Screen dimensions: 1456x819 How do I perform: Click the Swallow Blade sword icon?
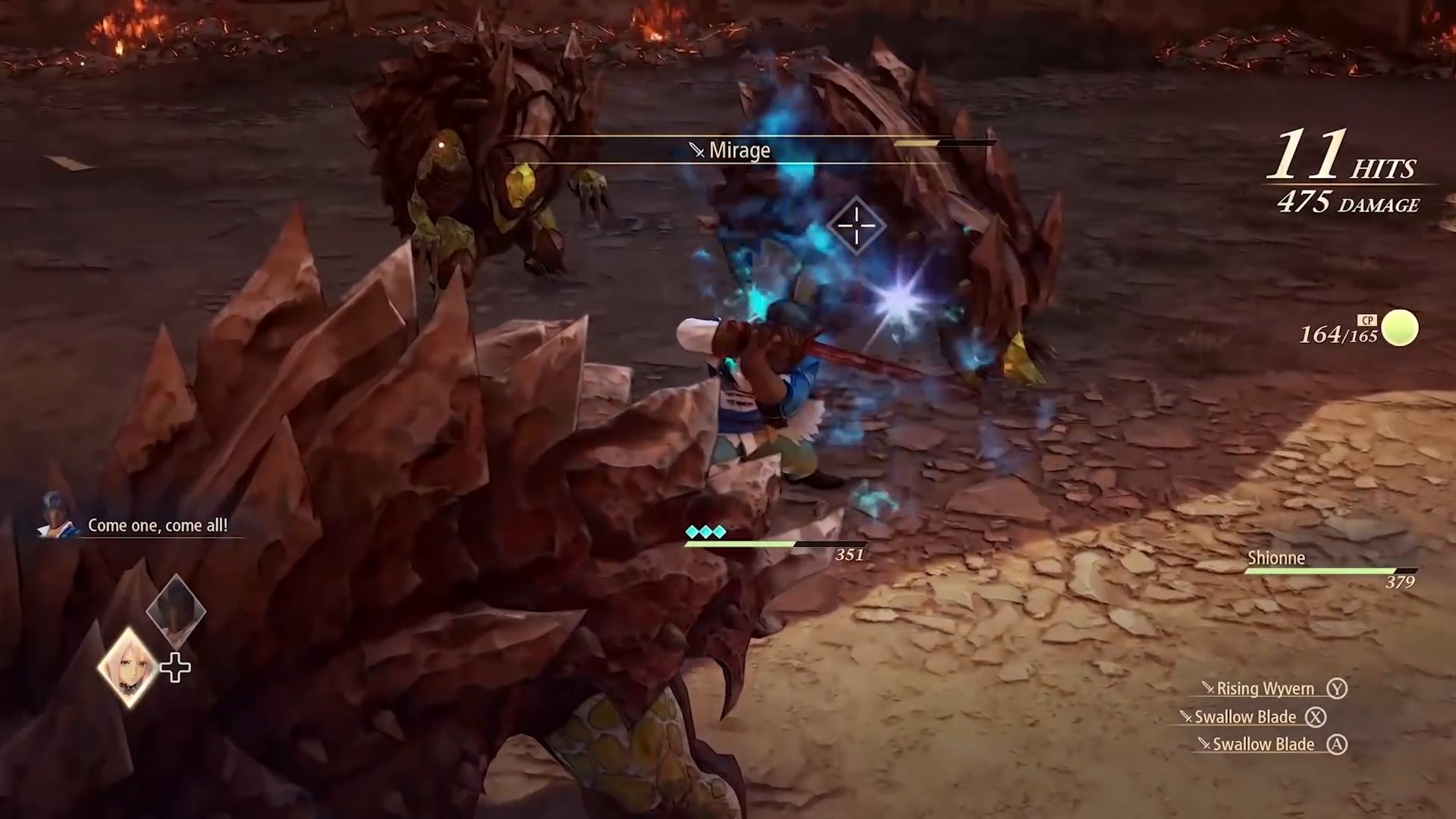tap(1186, 717)
